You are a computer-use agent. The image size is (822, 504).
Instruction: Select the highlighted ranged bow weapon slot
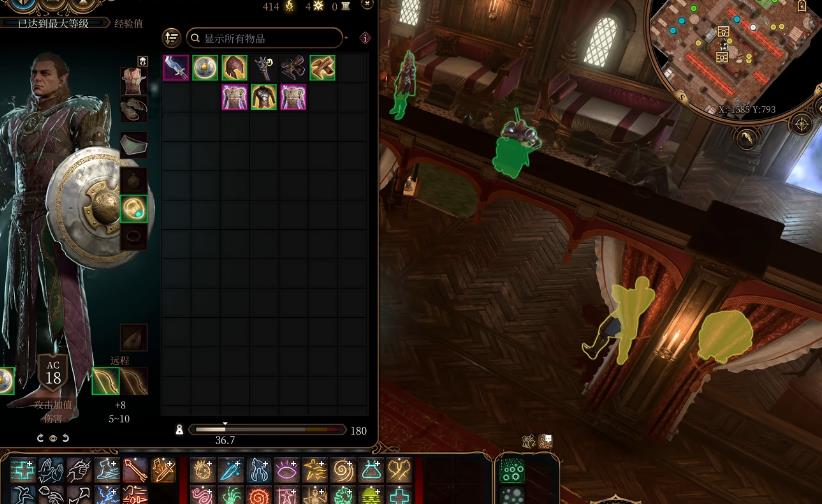coord(106,381)
